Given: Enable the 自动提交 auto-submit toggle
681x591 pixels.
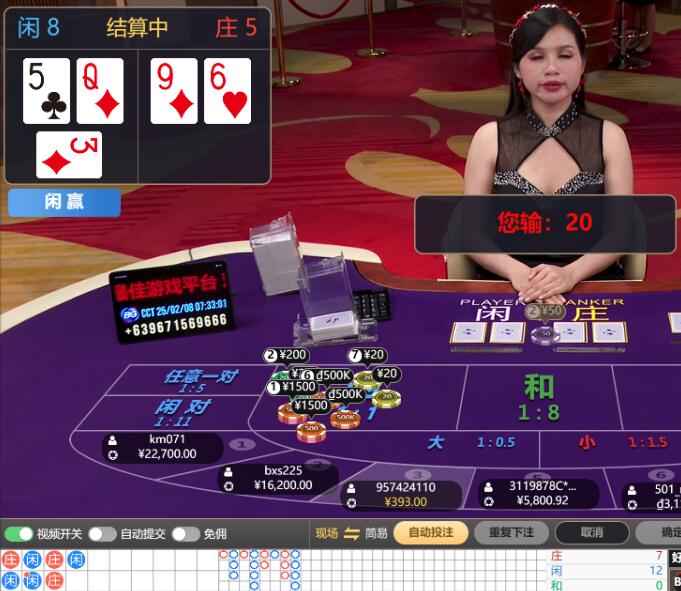Looking at the screenshot, I should [102, 534].
